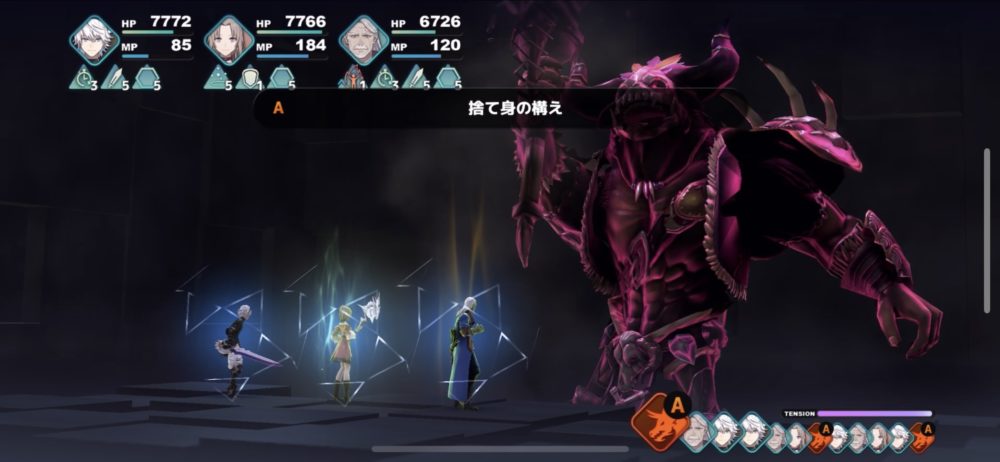
Task: Select the brown-haired woman's party portrait
Action: [229, 41]
